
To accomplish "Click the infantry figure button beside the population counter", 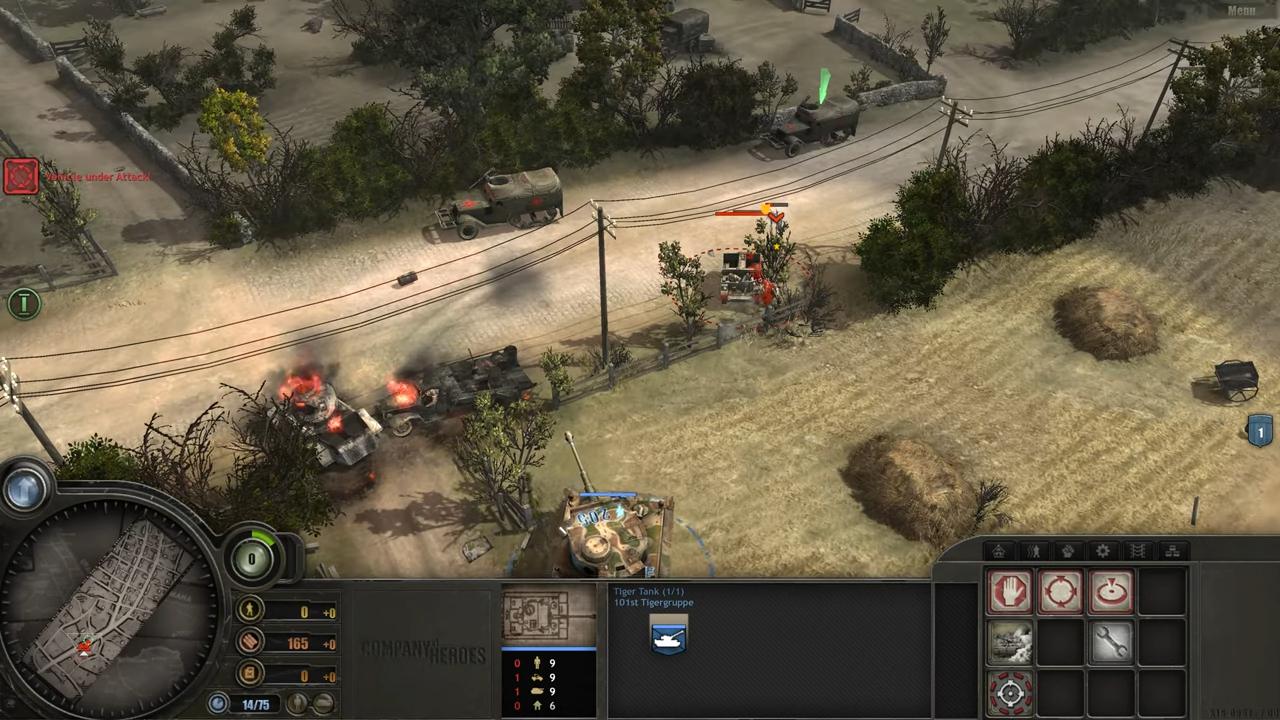I will (x=299, y=703).
